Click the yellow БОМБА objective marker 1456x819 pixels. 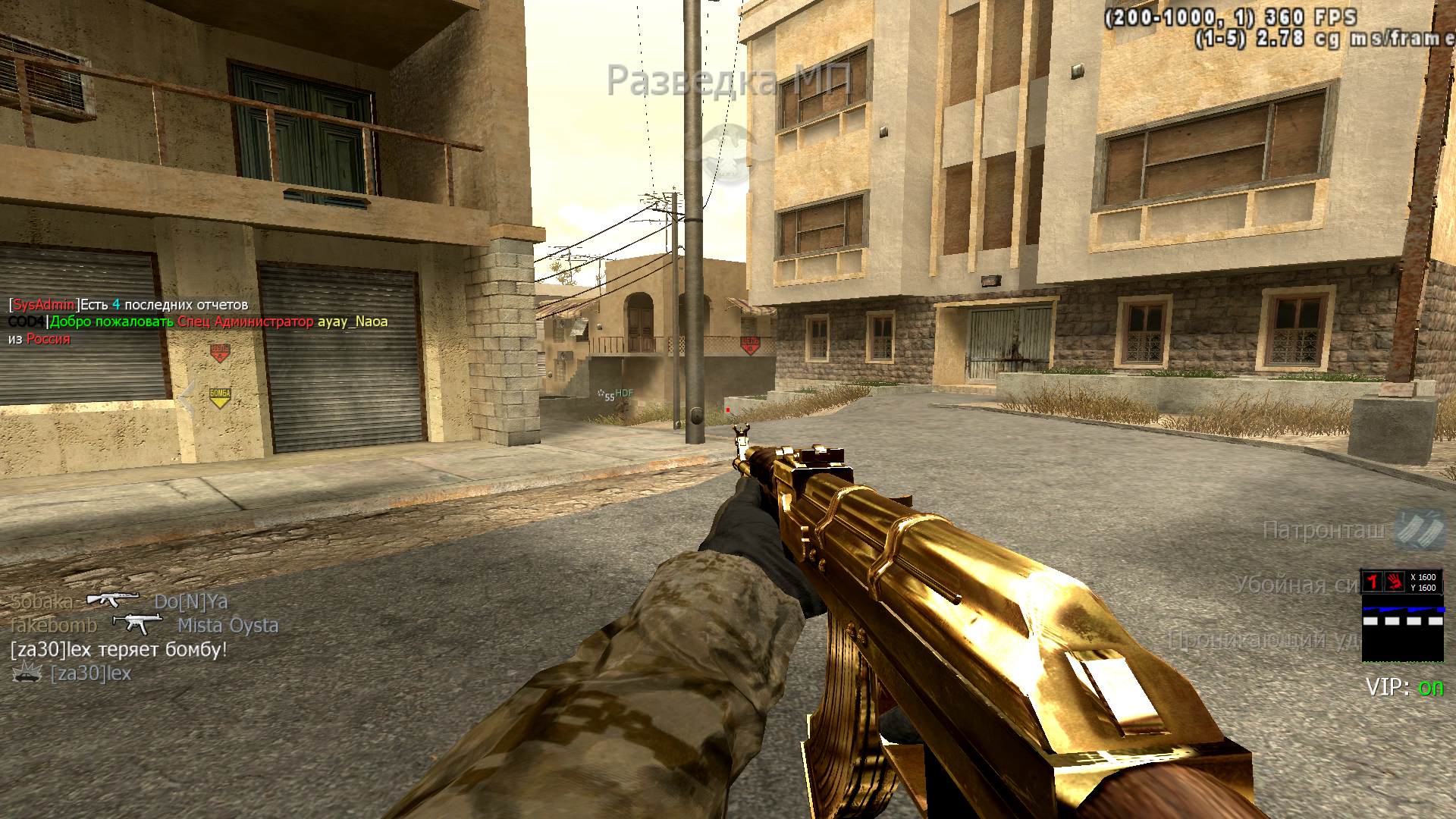click(x=220, y=397)
